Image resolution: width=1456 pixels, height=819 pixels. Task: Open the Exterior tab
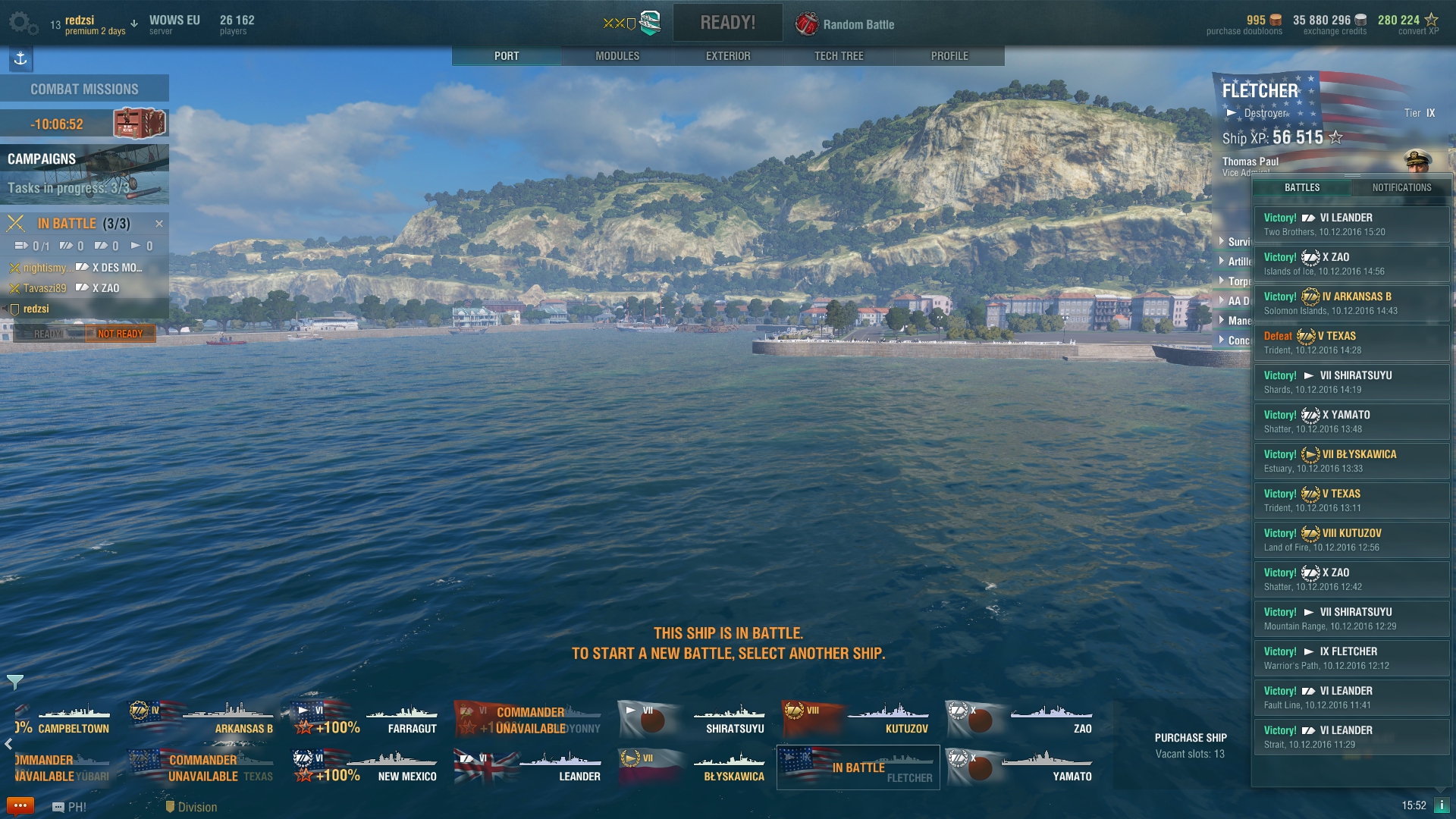click(x=728, y=56)
